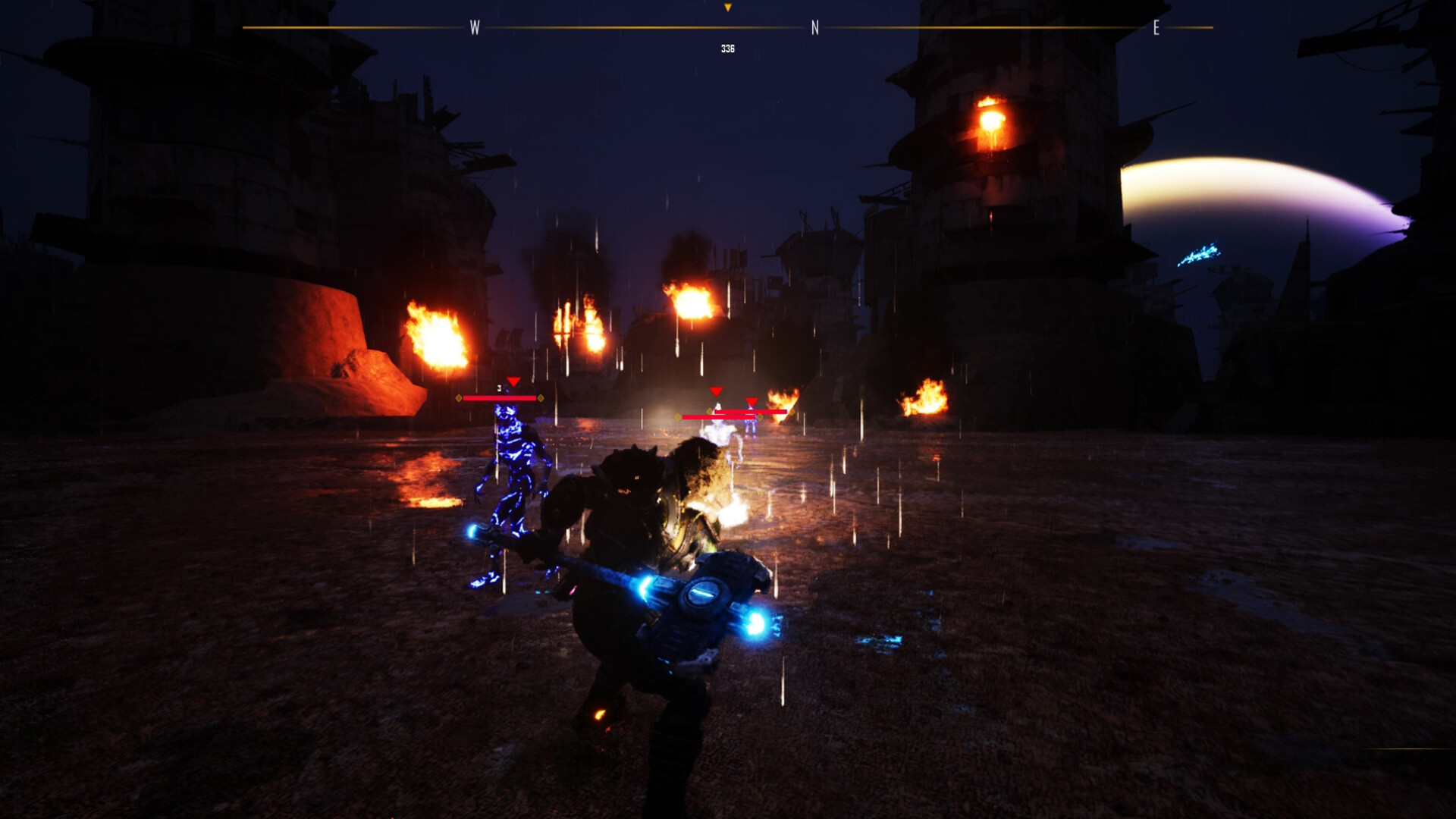
Task: Click the diamond cap ending the left health bar
Action: [541, 399]
